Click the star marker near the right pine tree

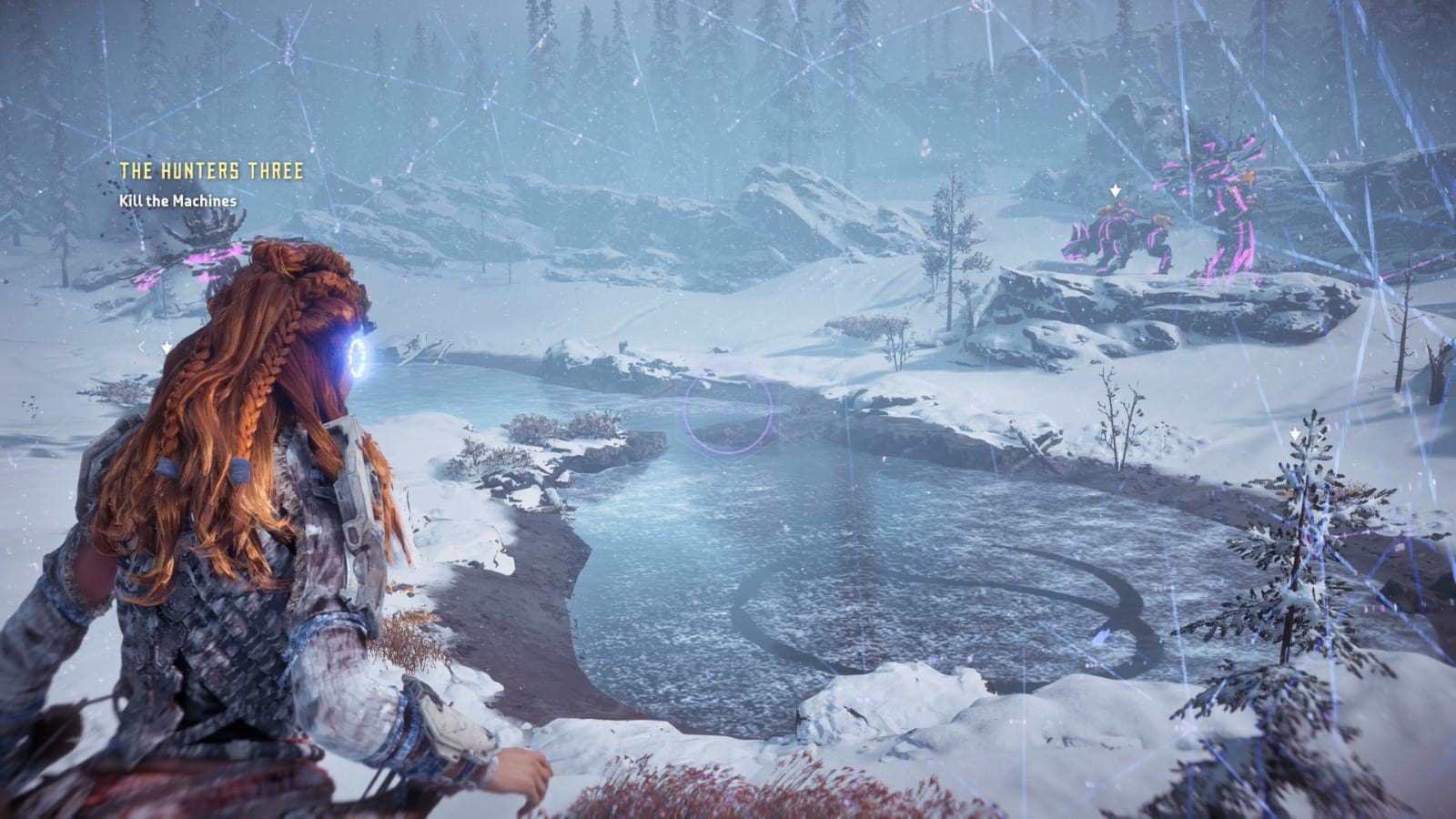click(1296, 435)
